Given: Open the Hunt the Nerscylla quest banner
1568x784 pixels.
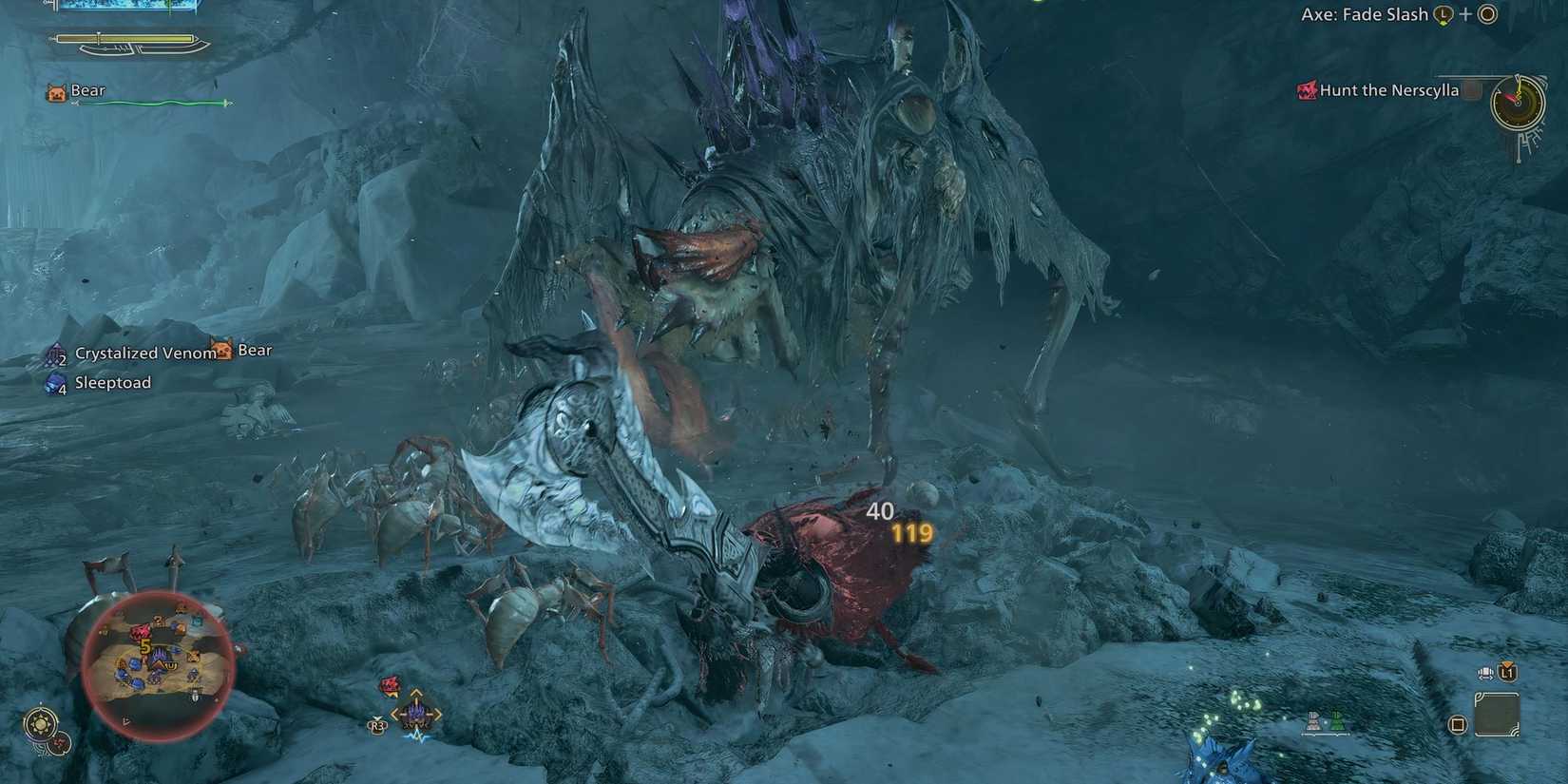Looking at the screenshot, I should [x=1387, y=90].
